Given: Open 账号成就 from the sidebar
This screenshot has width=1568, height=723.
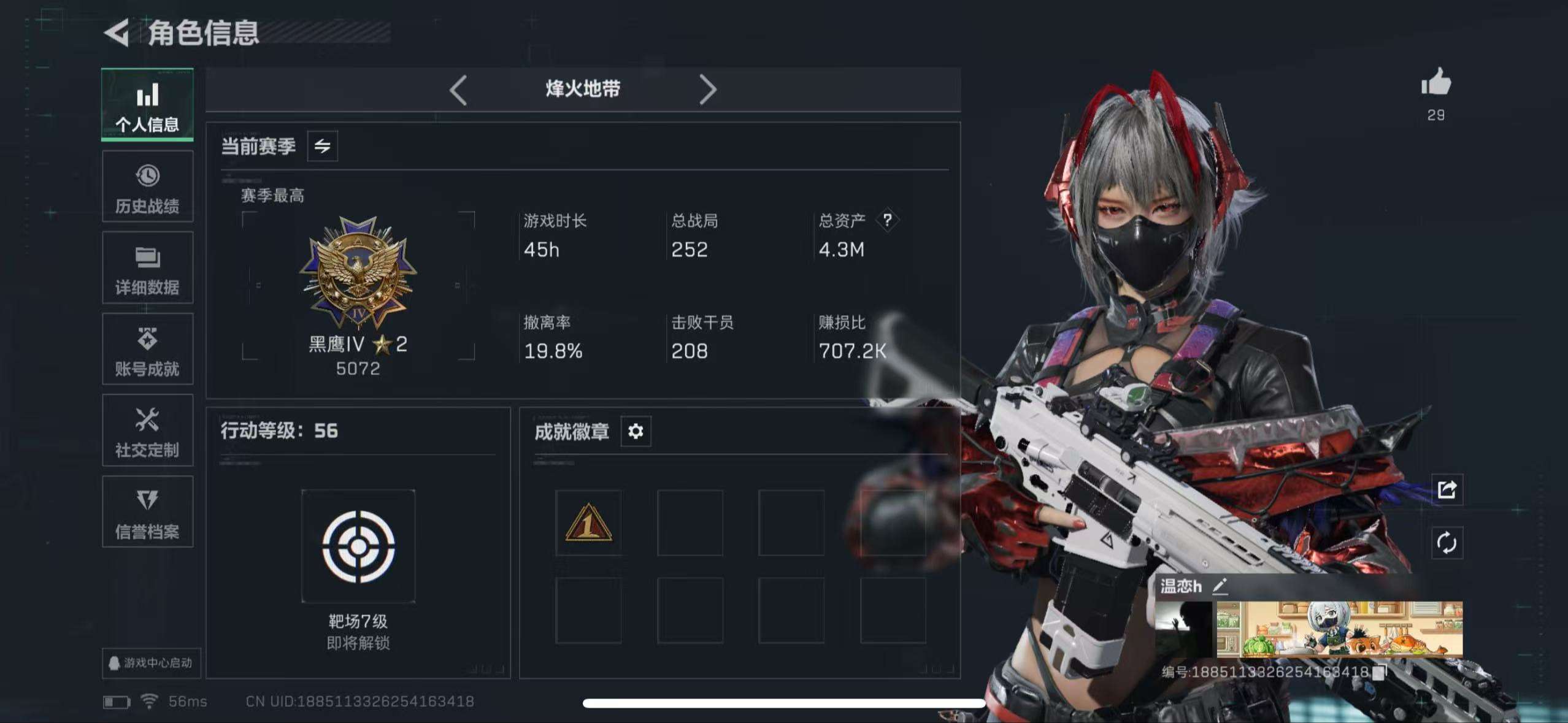Looking at the screenshot, I should pyautogui.click(x=147, y=350).
